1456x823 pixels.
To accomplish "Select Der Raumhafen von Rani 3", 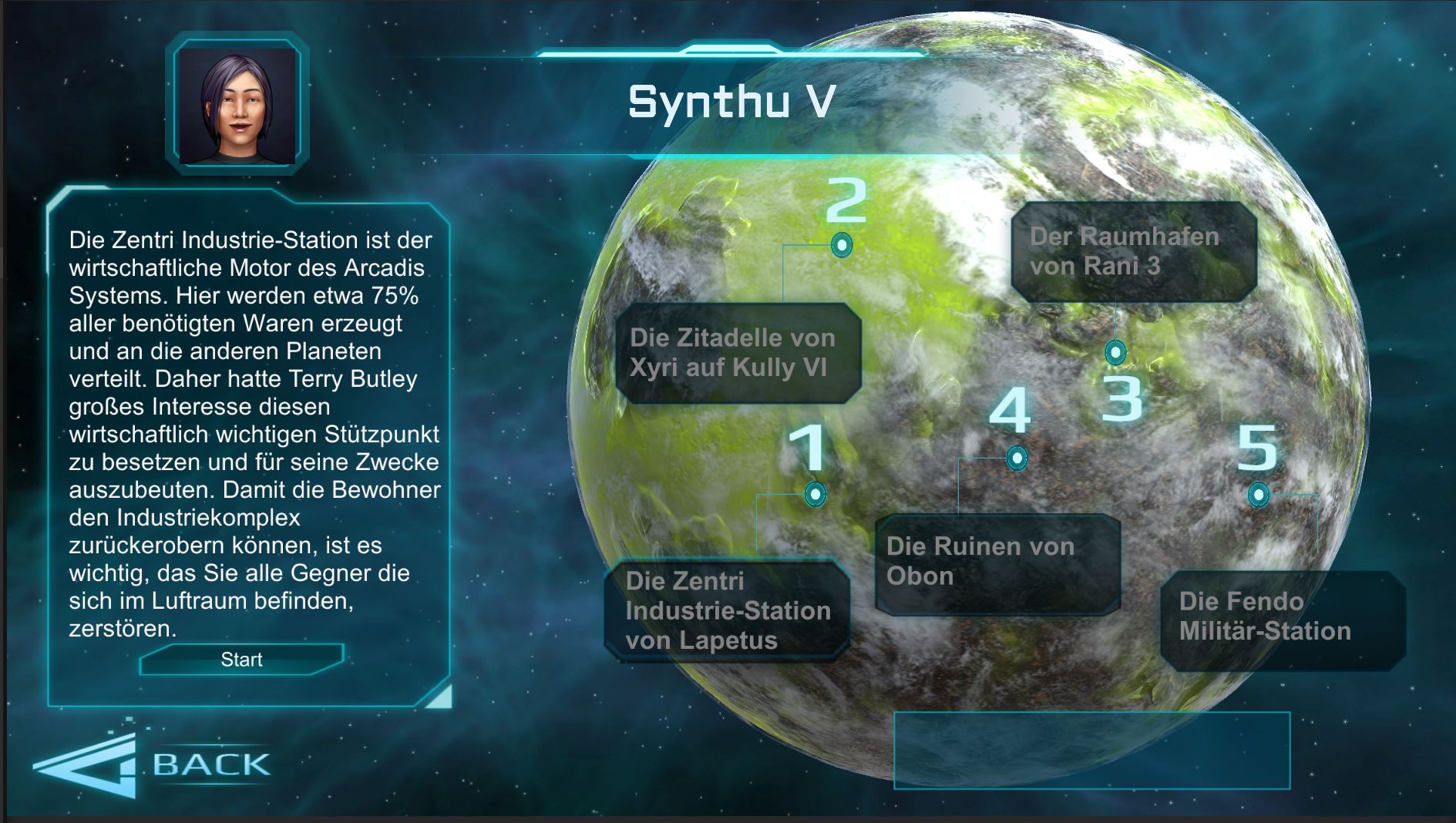I will pos(1133,251).
